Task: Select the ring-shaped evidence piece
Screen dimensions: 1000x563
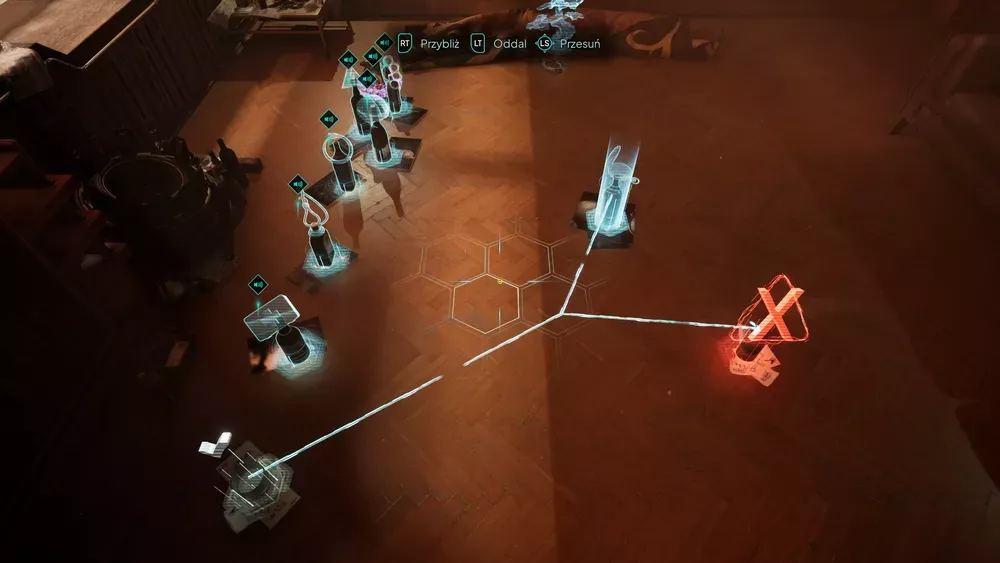Action: point(338,149)
